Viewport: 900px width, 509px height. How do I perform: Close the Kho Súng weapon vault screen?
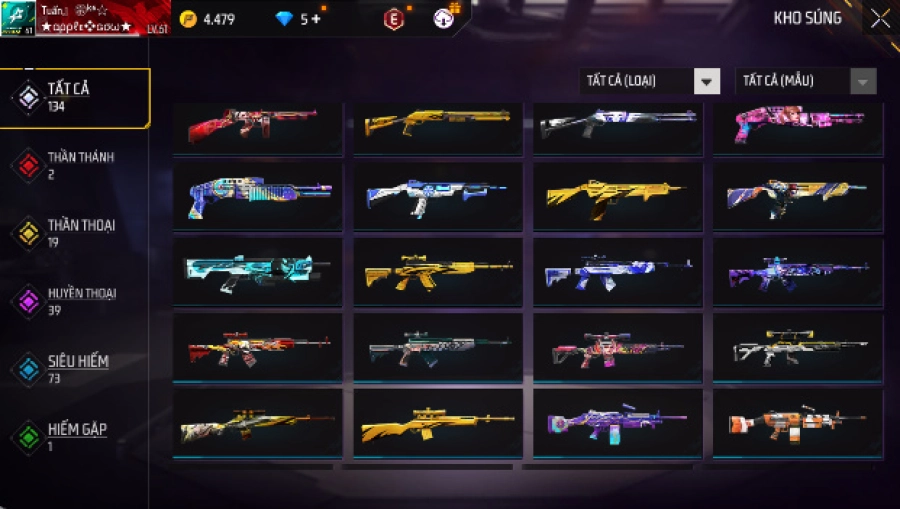[879, 19]
